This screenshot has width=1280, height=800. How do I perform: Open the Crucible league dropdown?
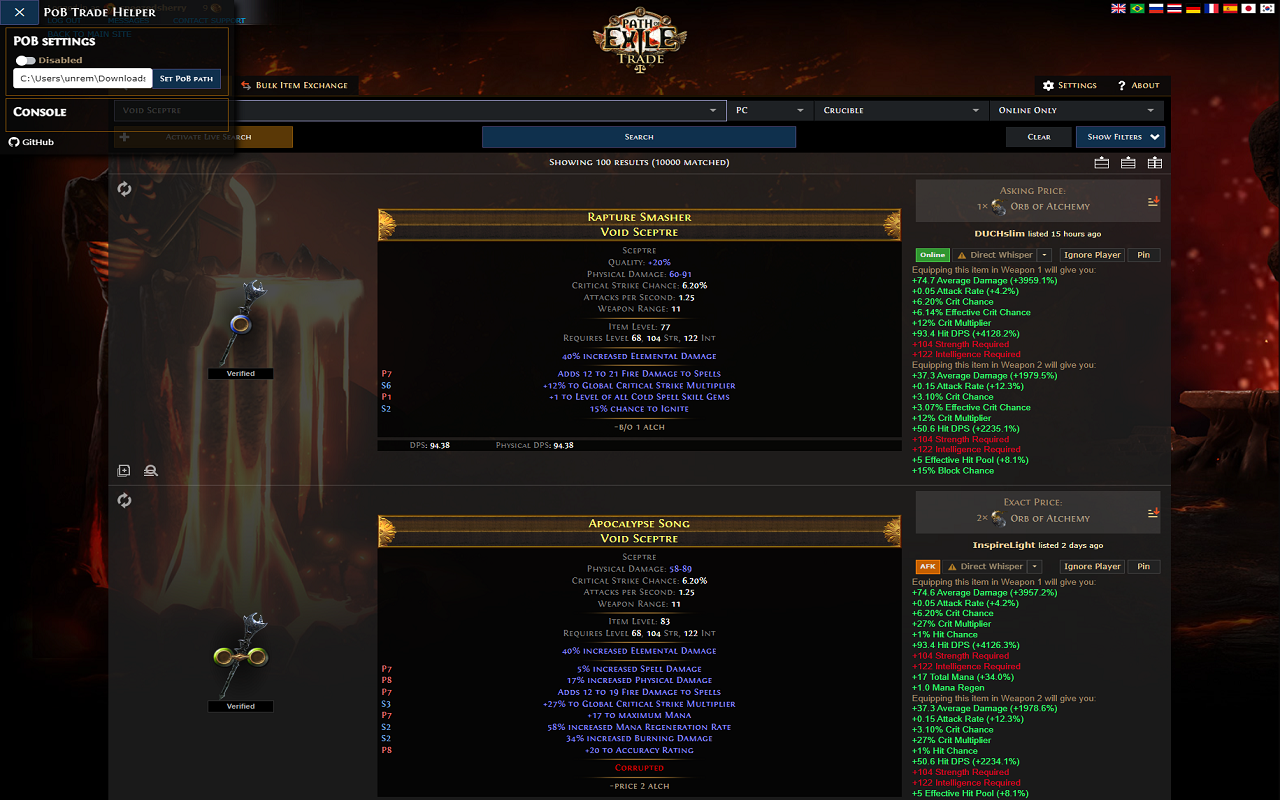pos(900,110)
